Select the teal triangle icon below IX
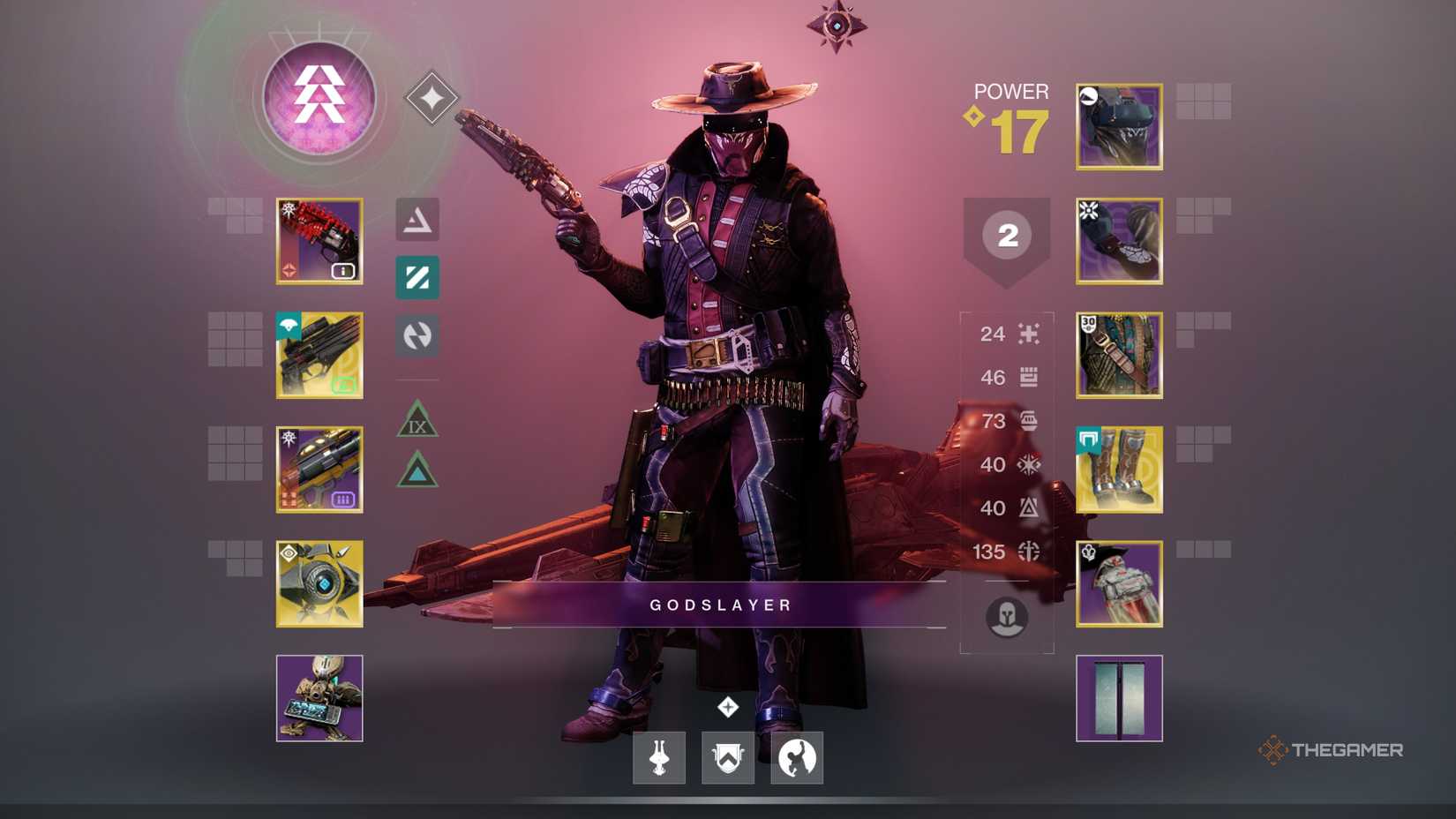Viewport: 1456px width, 819px height. [x=417, y=474]
